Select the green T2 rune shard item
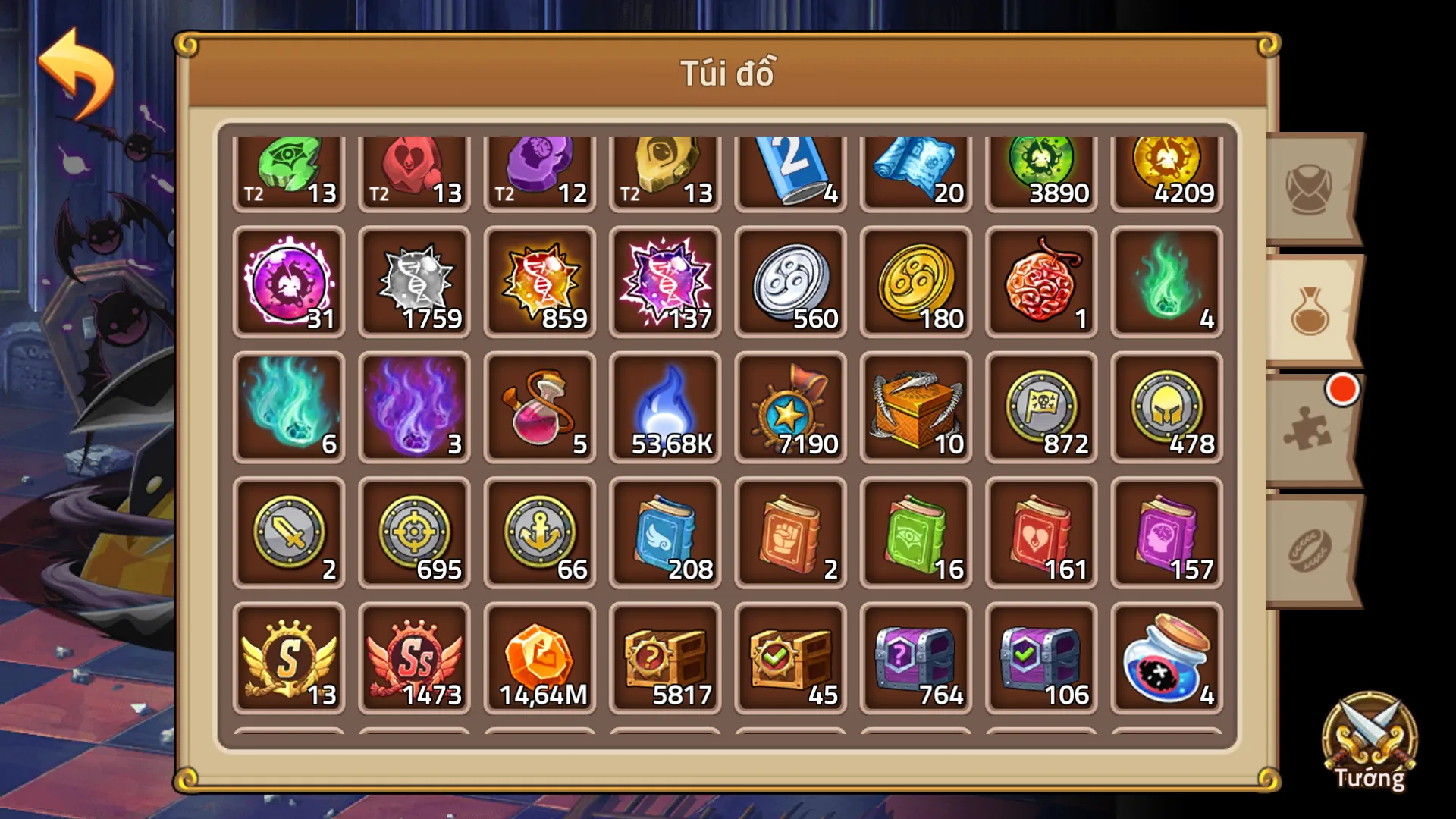 (x=288, y=167)
